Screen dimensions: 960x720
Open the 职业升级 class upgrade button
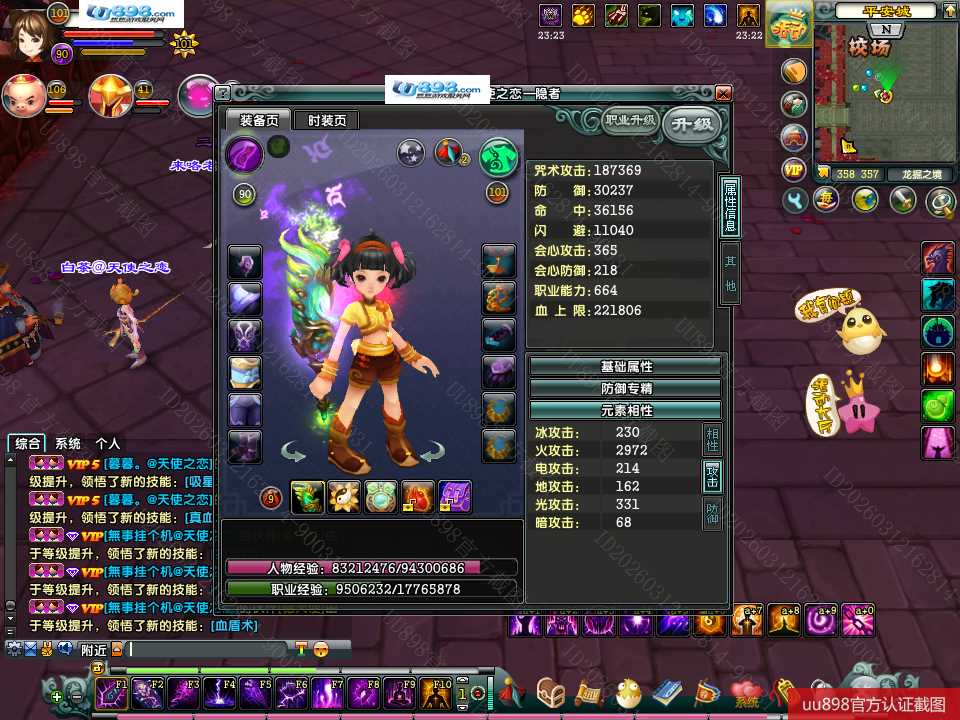(630, 121)
